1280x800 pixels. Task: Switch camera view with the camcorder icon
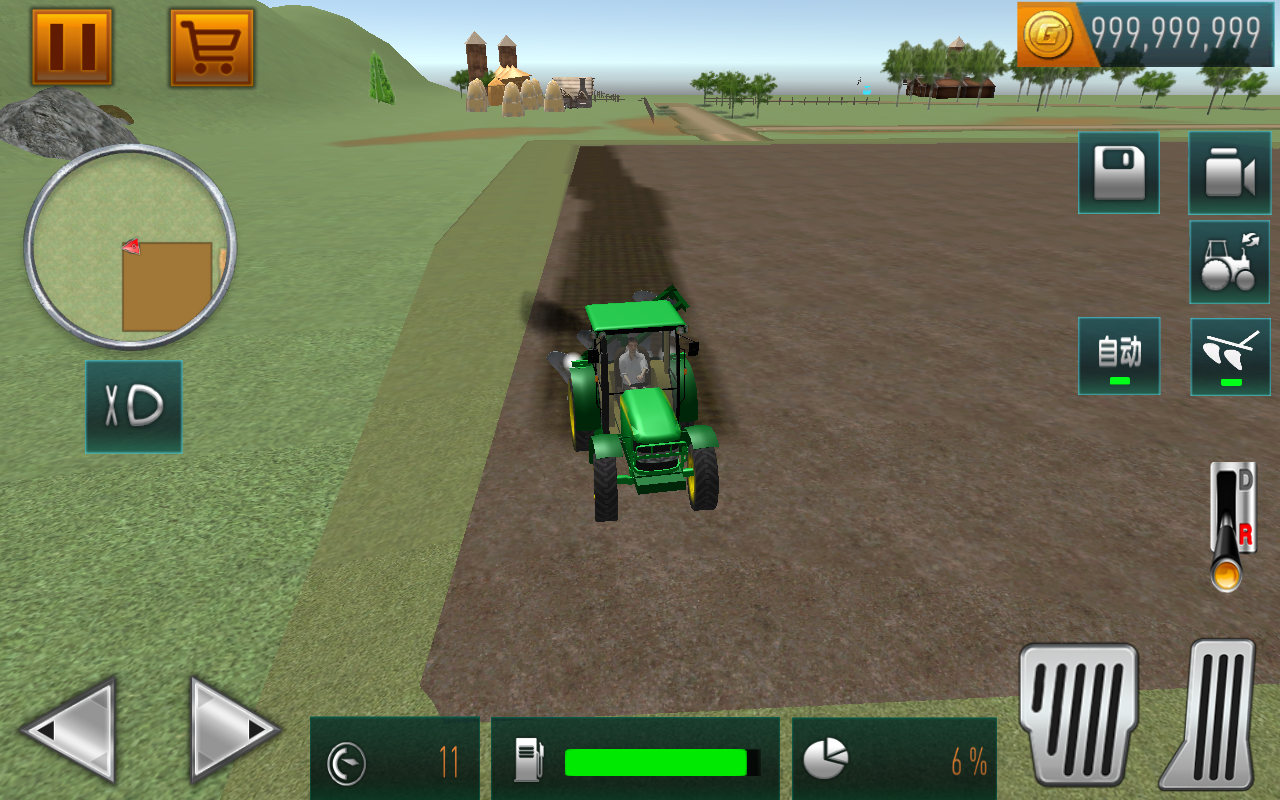[x=1229, y=173]
